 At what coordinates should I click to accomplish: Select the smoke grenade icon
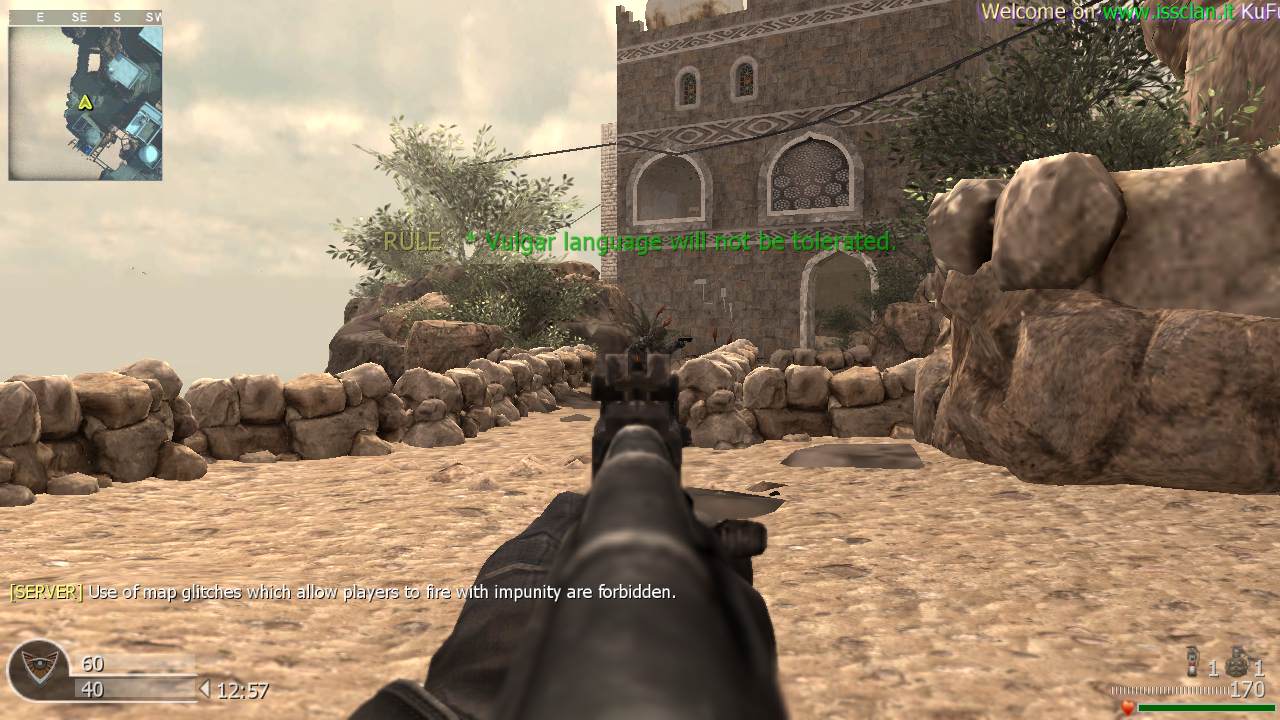tap(1192, 663)
